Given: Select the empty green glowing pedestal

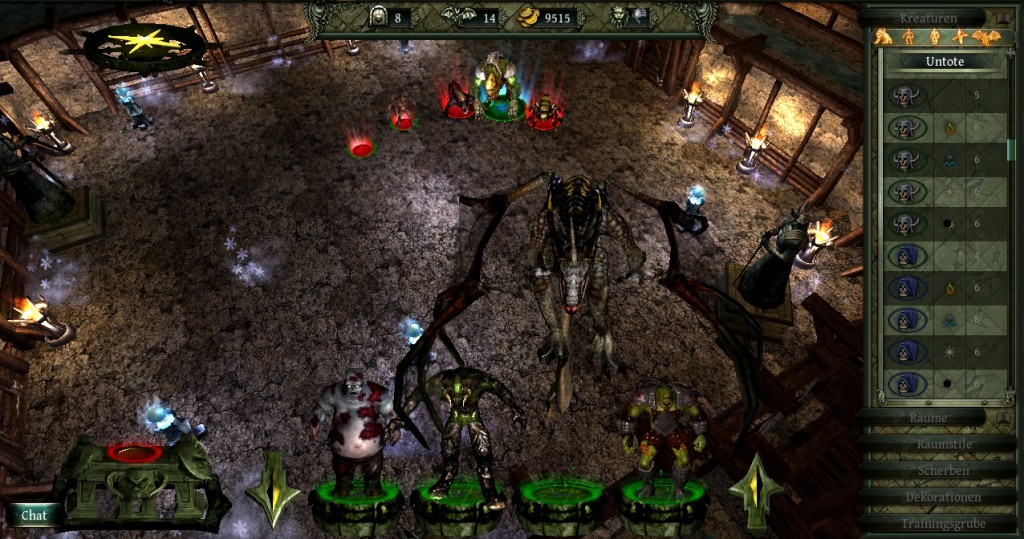Looking at the screenshot, I should (x=561, y=497).
